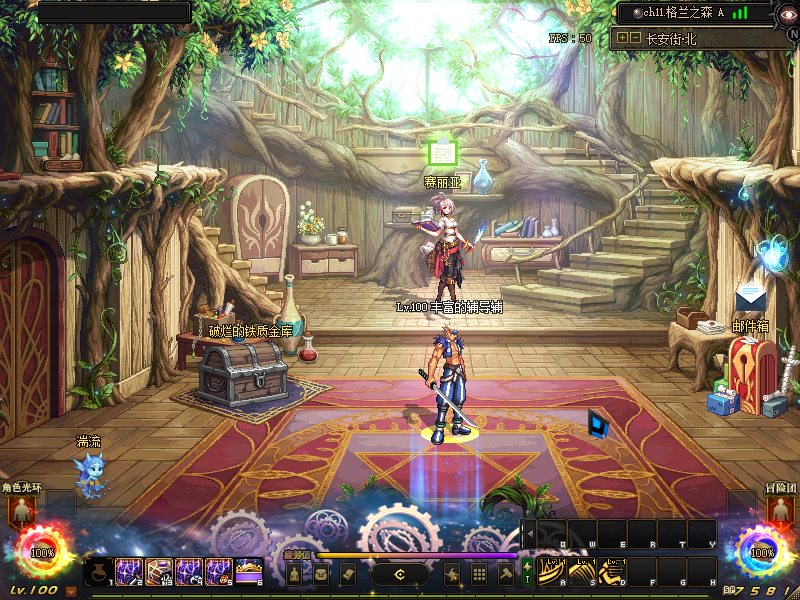Zoom out the minimap with minus button

(x=635, y=38)
